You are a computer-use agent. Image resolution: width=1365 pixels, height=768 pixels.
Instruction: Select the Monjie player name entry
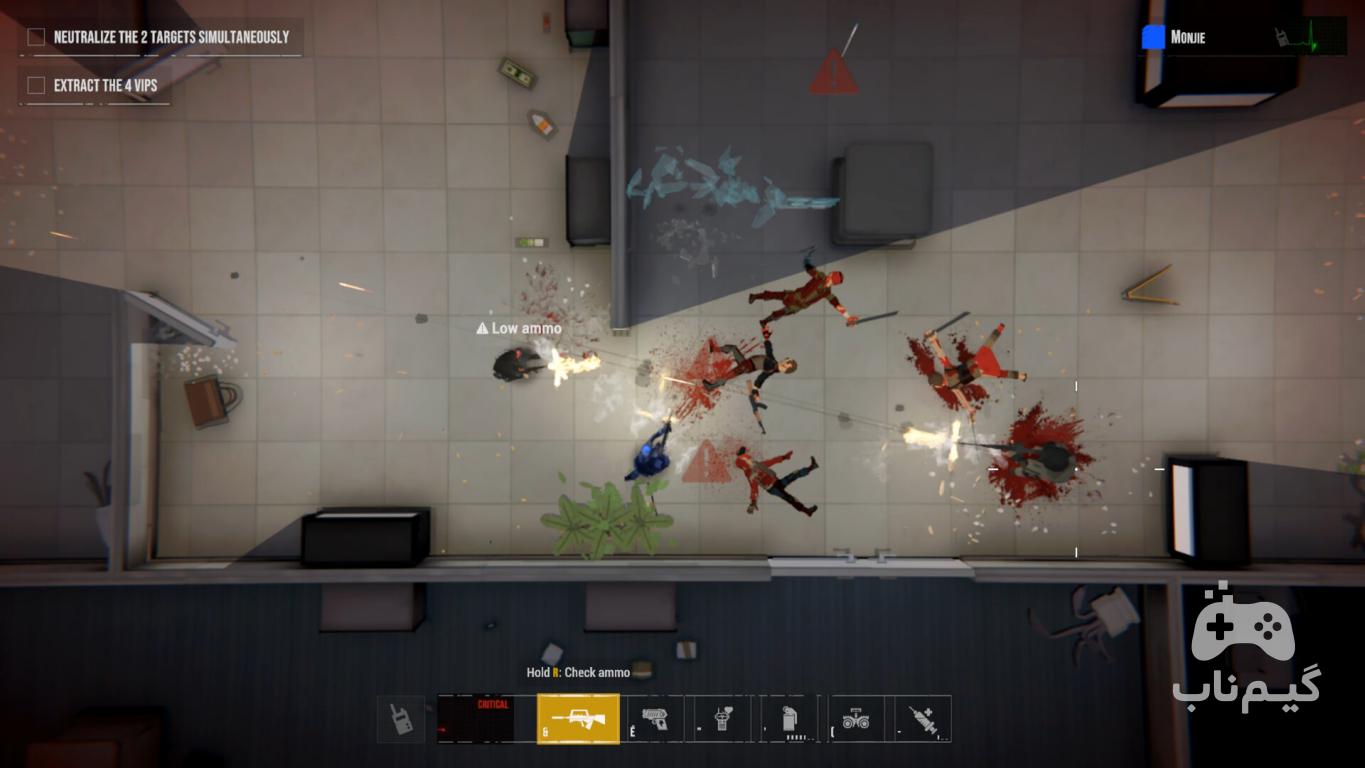[x=1188, y=38]
